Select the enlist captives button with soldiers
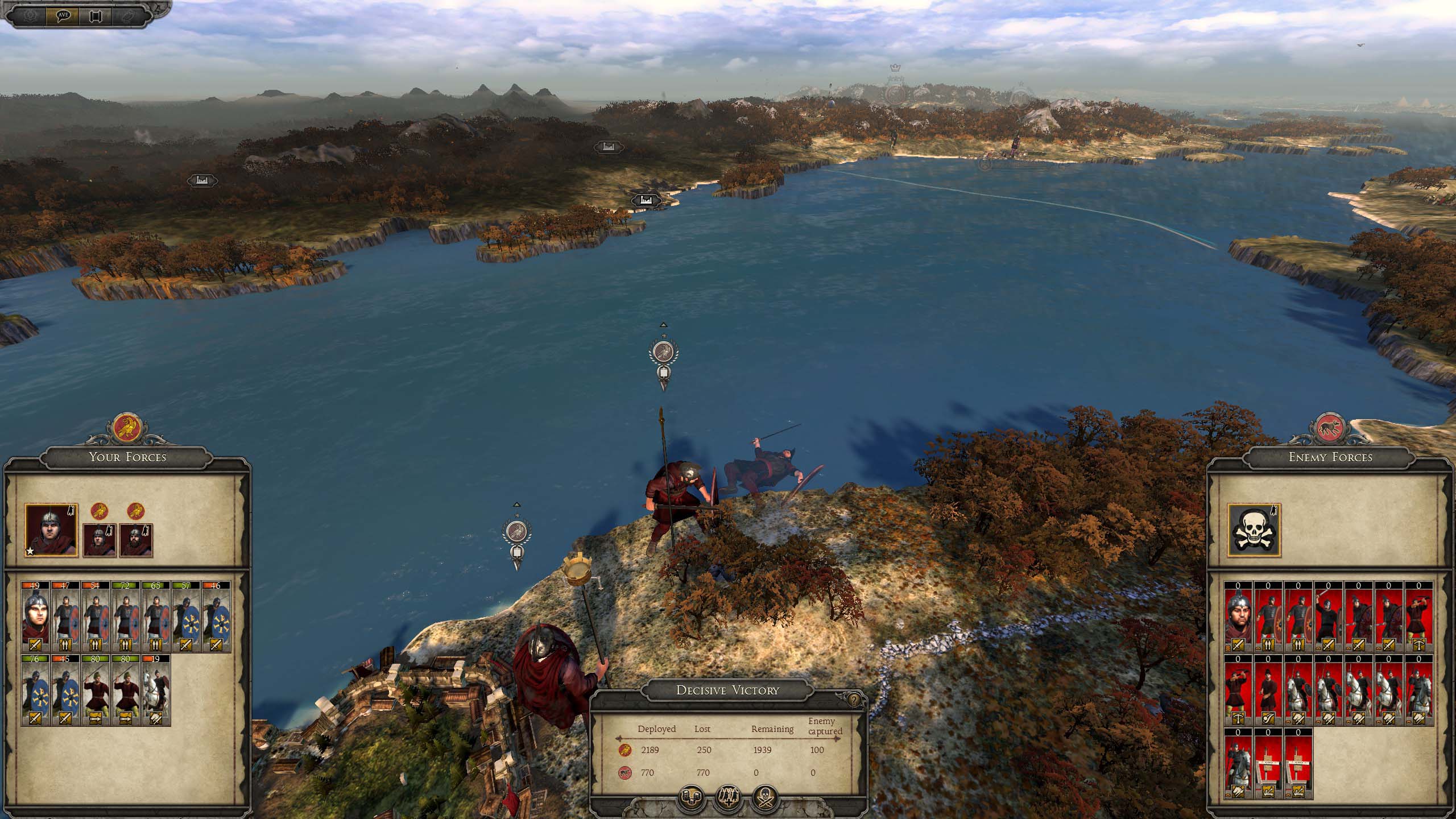 728,798
